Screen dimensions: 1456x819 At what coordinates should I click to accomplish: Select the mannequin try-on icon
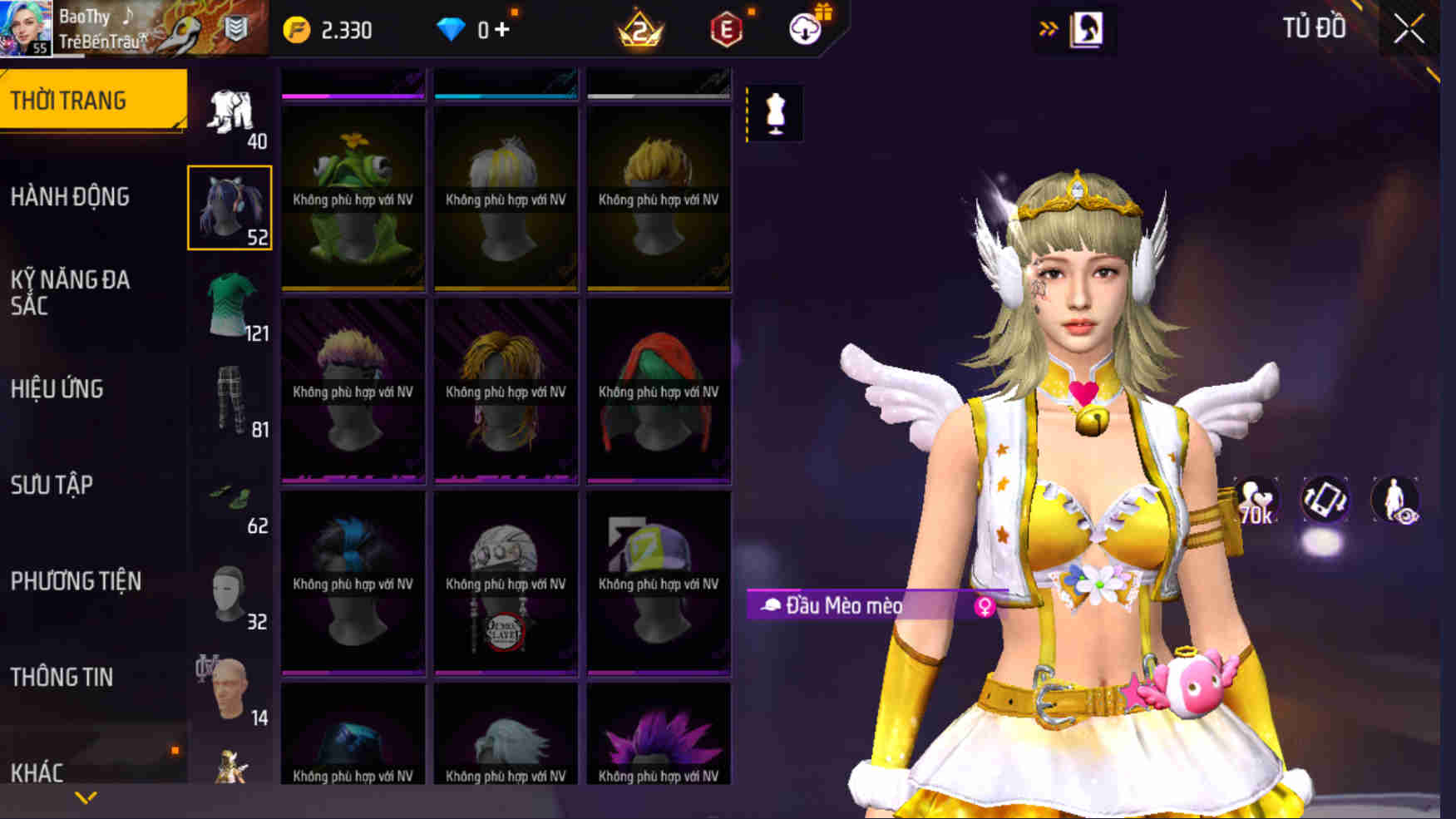[775, 115]
